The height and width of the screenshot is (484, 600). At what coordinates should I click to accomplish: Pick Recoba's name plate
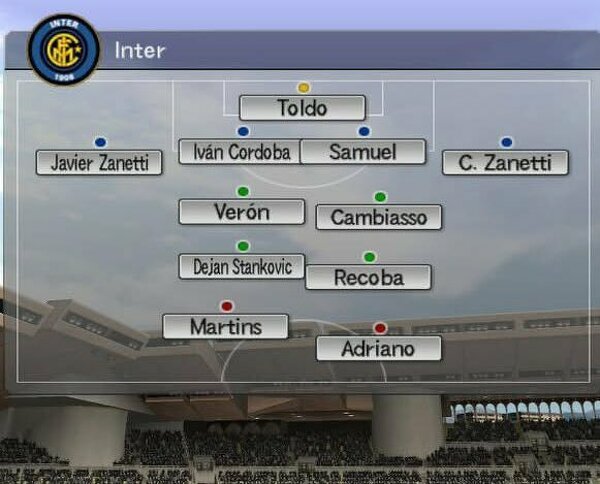click(368, 277)
